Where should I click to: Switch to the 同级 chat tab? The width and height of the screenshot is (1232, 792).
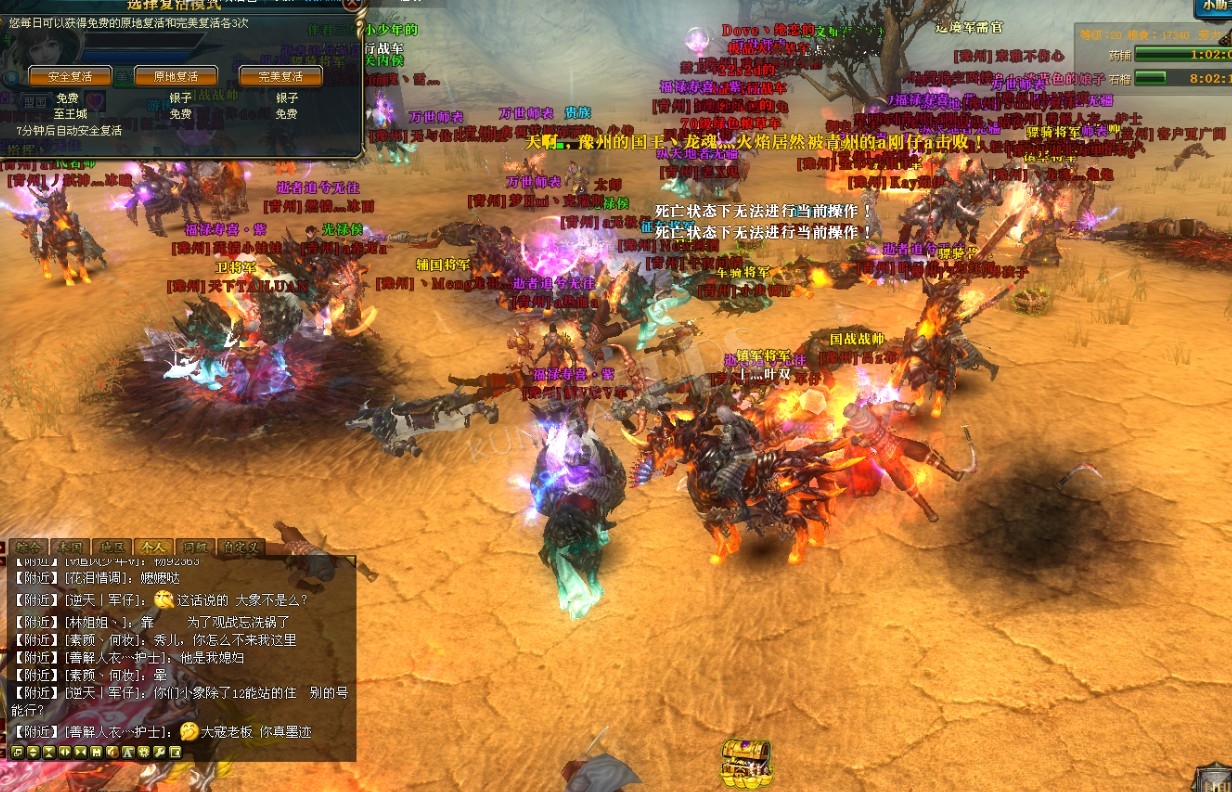pos(195,547)
